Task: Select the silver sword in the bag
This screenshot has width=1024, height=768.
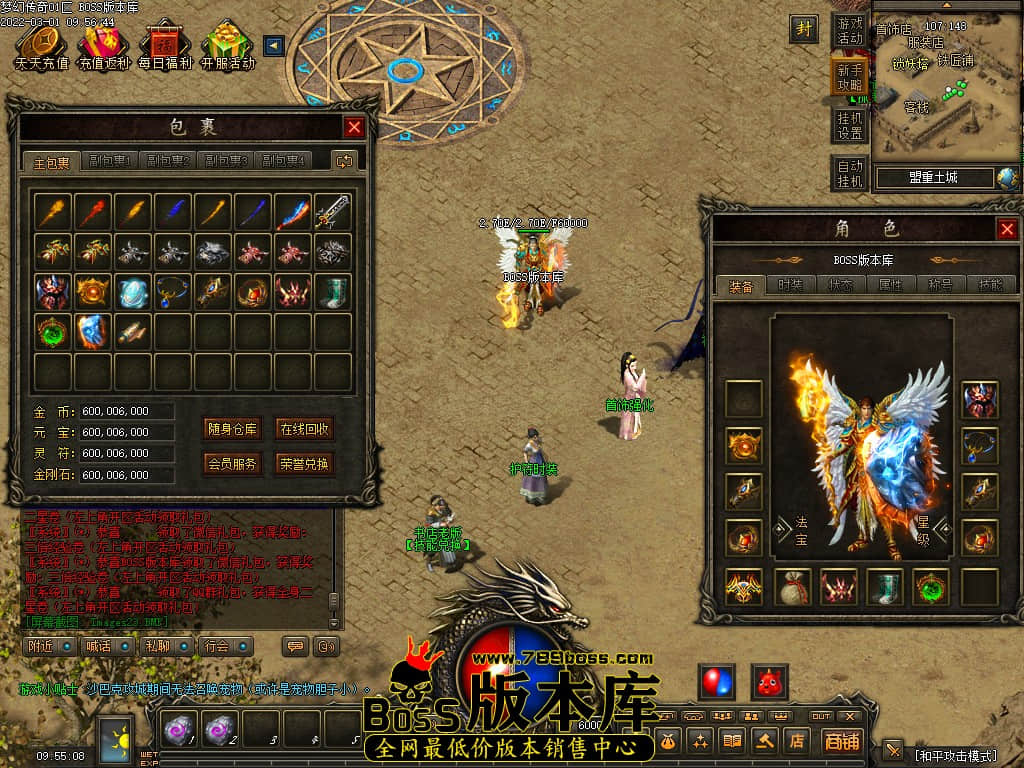Action: click(333, 212)
